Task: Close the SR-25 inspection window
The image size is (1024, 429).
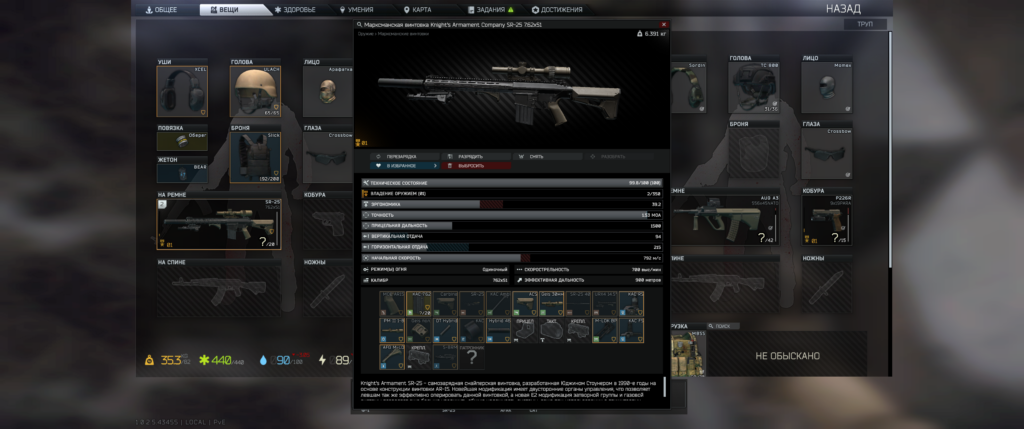Action: click(664, 24)
